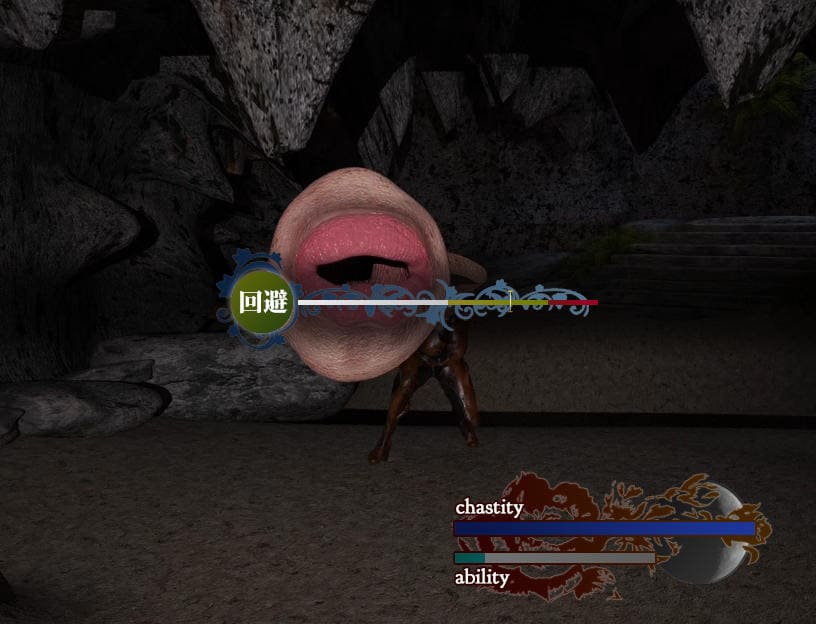Screen dimensions: 816x624
Task: Click the green 回避 dodge button
Action: pyautogui.click(x=262, y=302)
